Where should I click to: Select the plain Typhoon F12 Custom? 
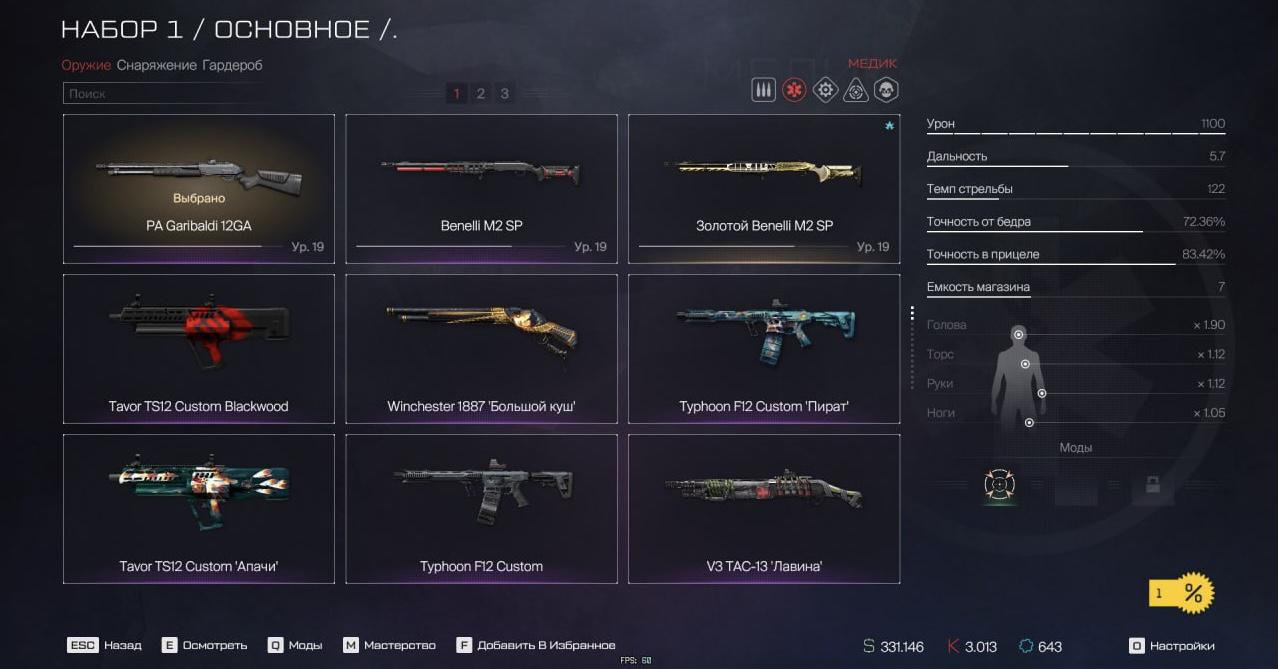(x=481, y=508)
